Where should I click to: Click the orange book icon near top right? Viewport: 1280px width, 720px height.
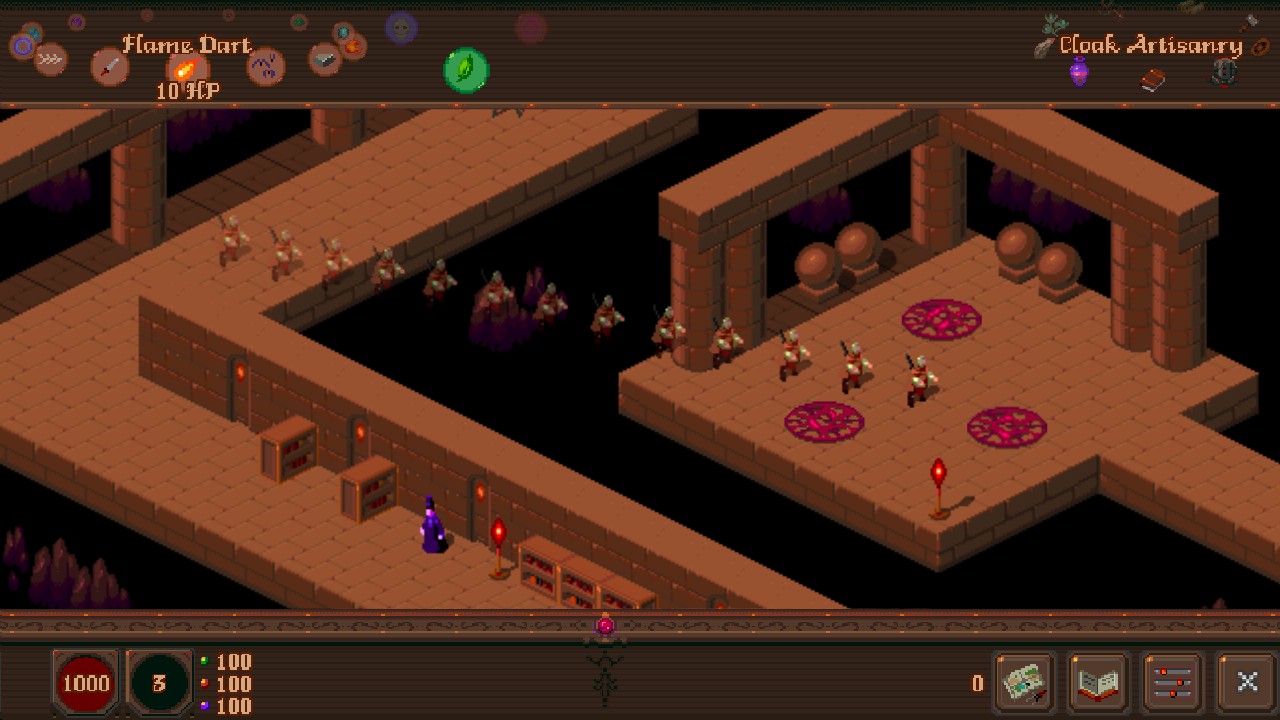pos(1152,80)
